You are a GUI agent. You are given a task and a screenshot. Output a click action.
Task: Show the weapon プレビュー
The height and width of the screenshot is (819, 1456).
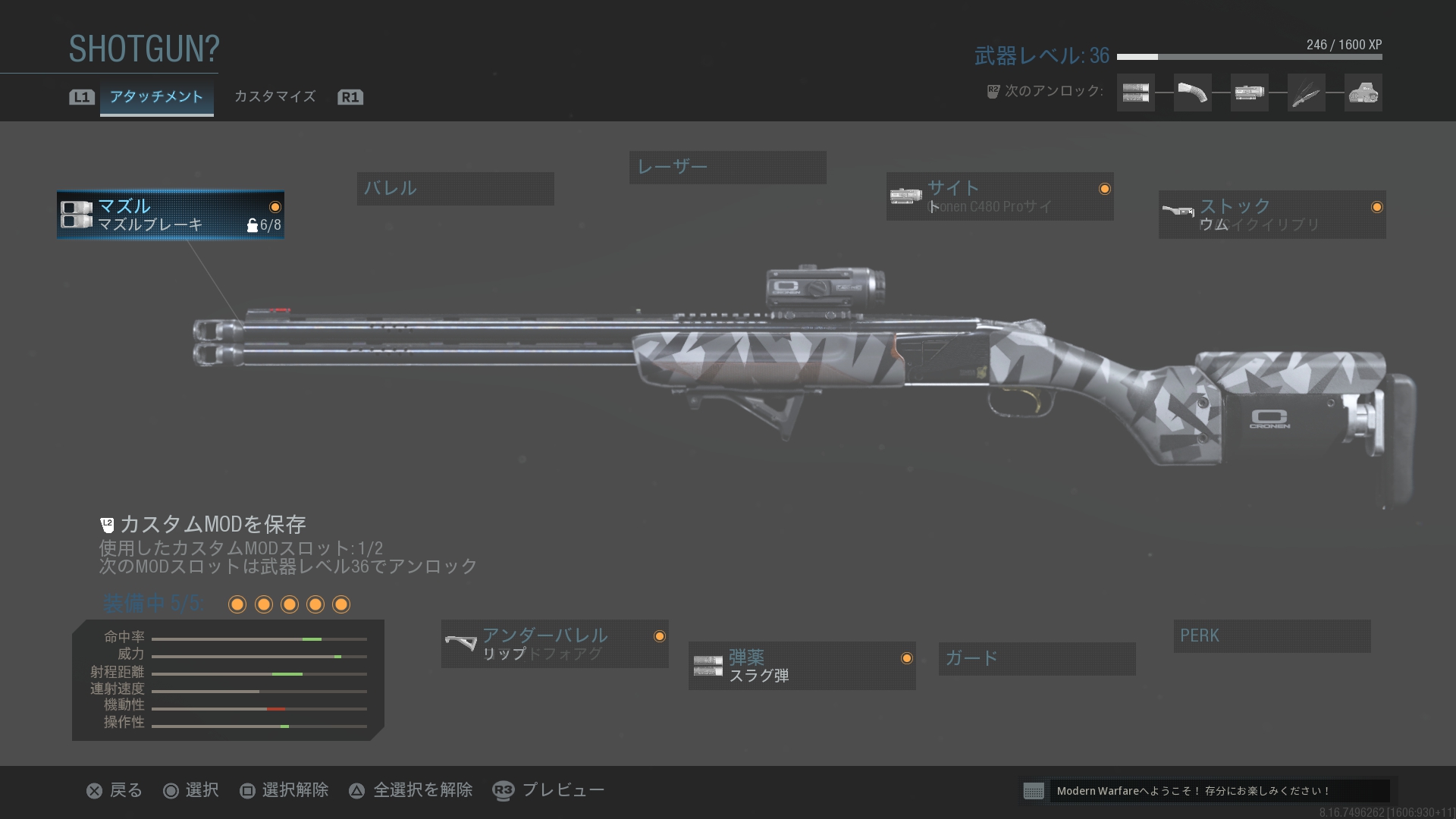(549, 790)
